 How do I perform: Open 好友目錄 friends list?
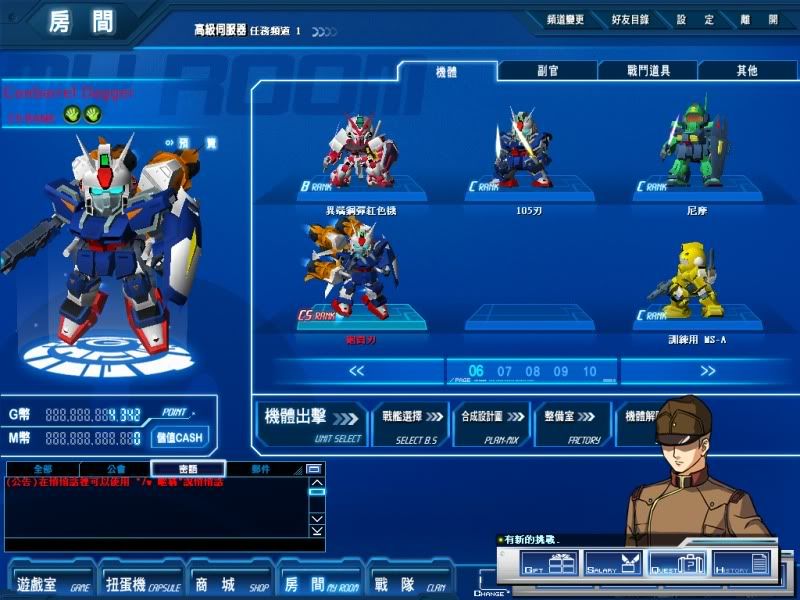[x=629, y=19]
